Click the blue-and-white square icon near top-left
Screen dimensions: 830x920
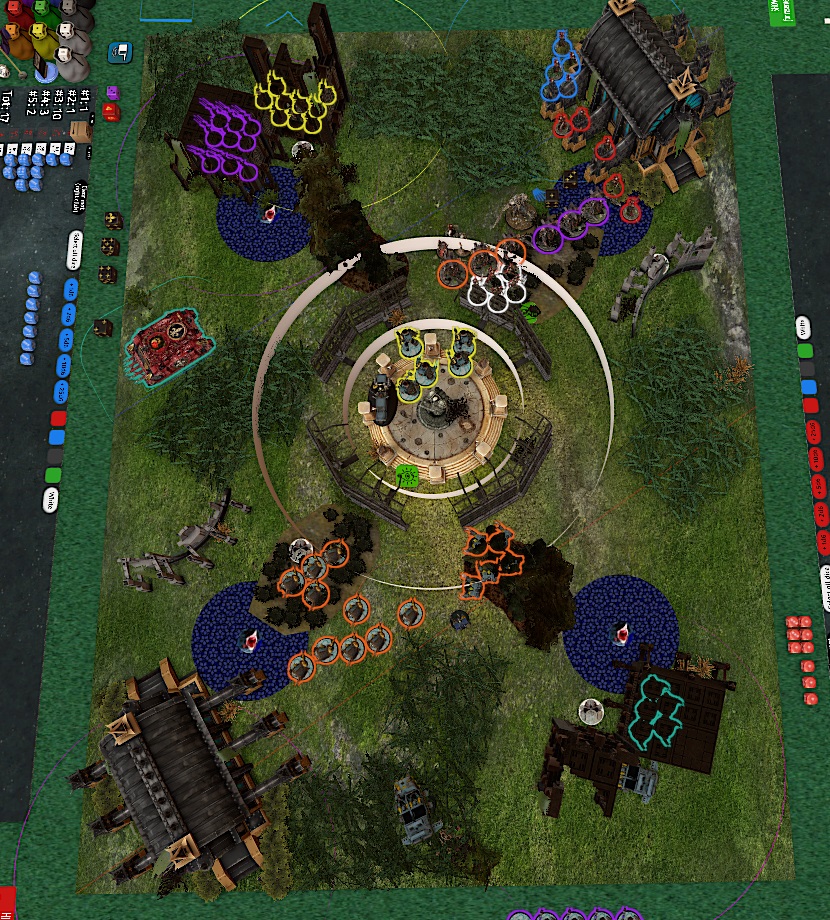[x=122, y=49]
